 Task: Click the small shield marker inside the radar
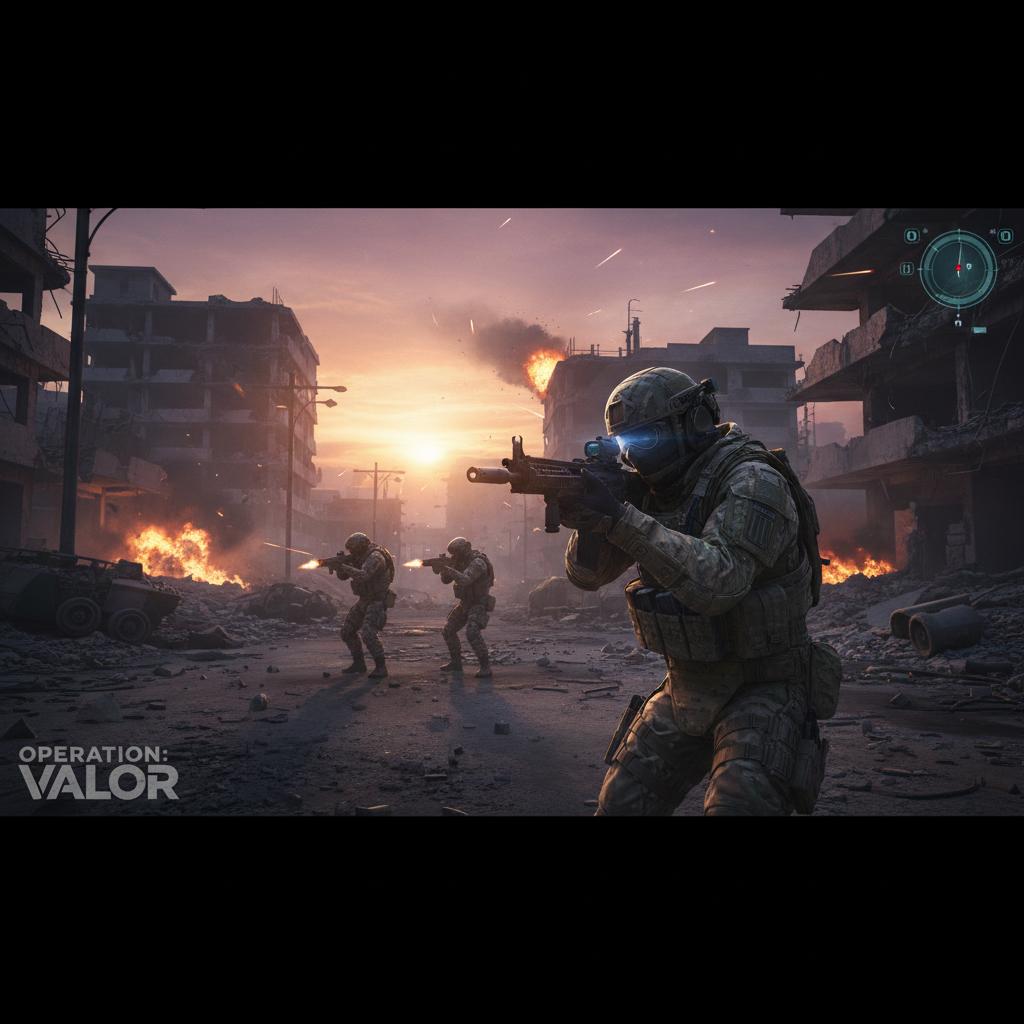coord(969,267)
